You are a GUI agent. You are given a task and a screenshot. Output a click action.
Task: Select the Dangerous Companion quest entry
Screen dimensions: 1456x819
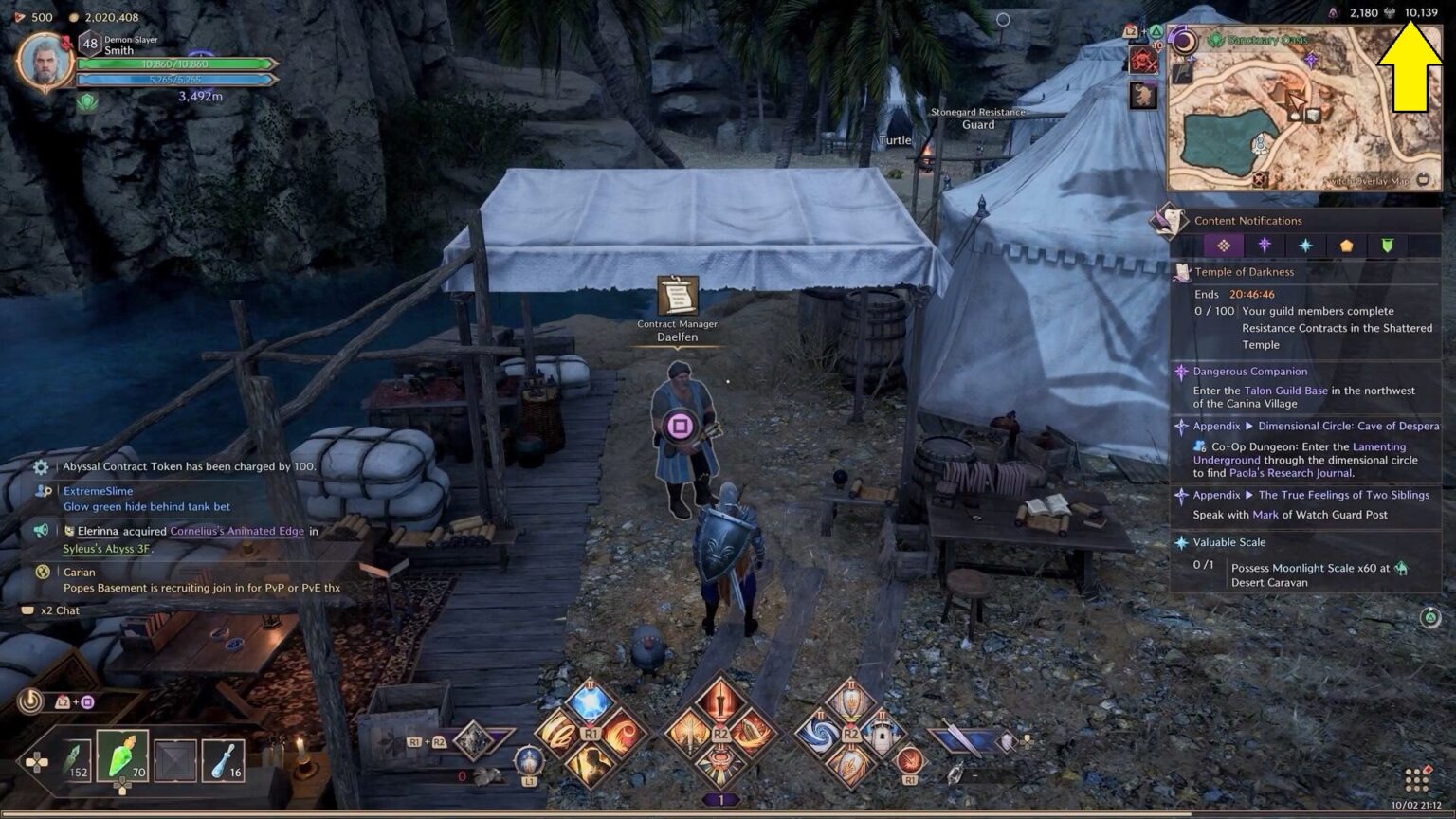[1249, 372]
